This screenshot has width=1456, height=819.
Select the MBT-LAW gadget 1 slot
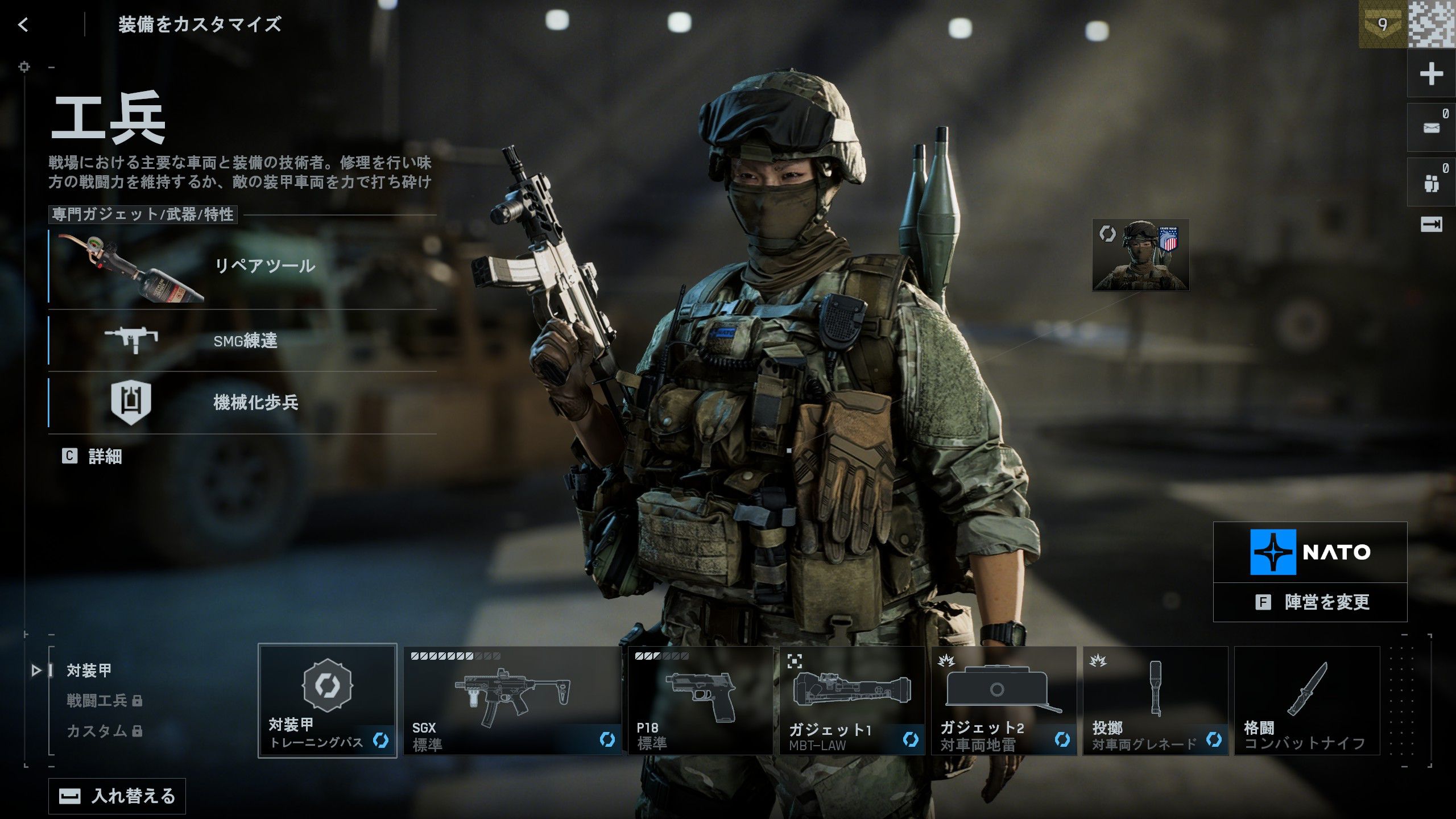(852, 700)
